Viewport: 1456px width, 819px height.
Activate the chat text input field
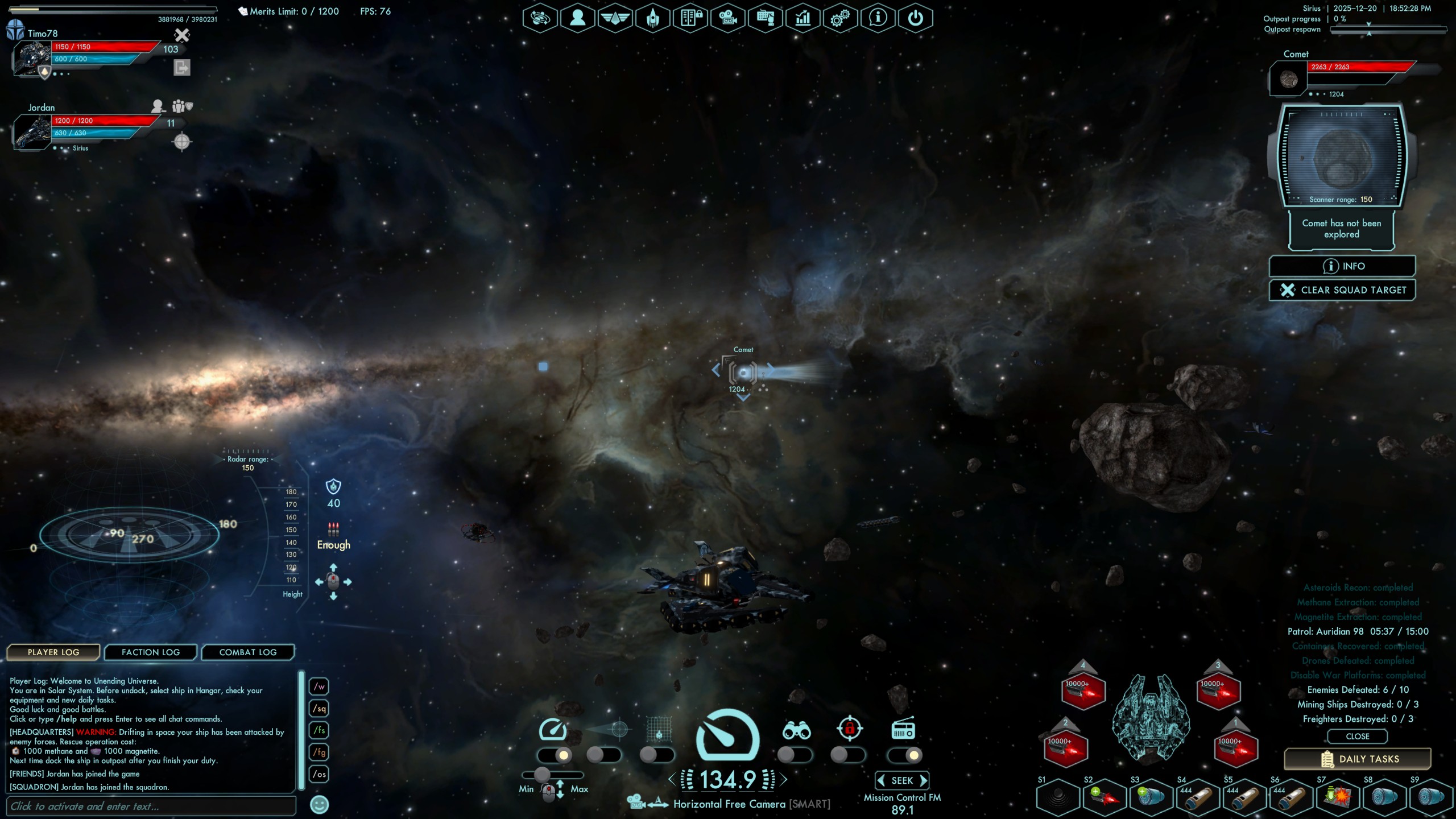pos(151,806)
